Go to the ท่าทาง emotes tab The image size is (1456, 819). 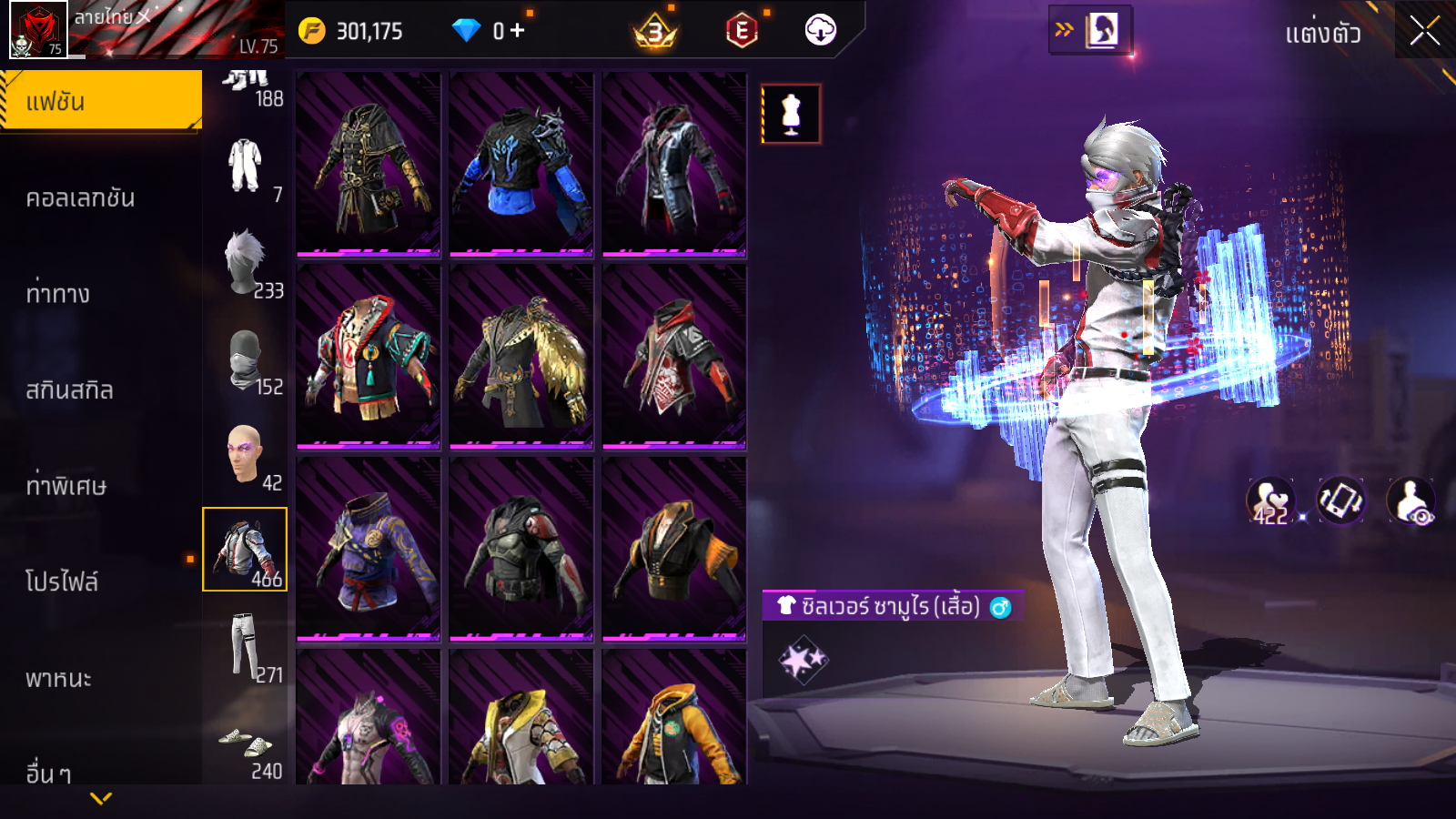58,293
